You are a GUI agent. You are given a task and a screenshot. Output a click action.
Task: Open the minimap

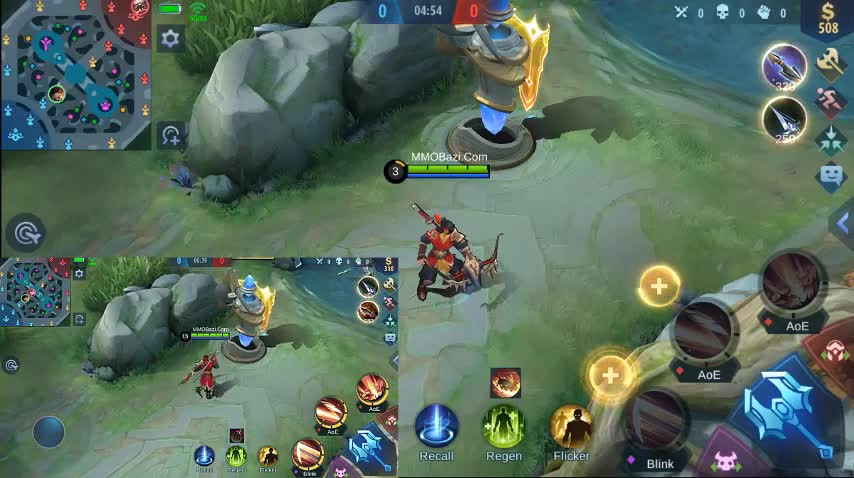[75, 75]
